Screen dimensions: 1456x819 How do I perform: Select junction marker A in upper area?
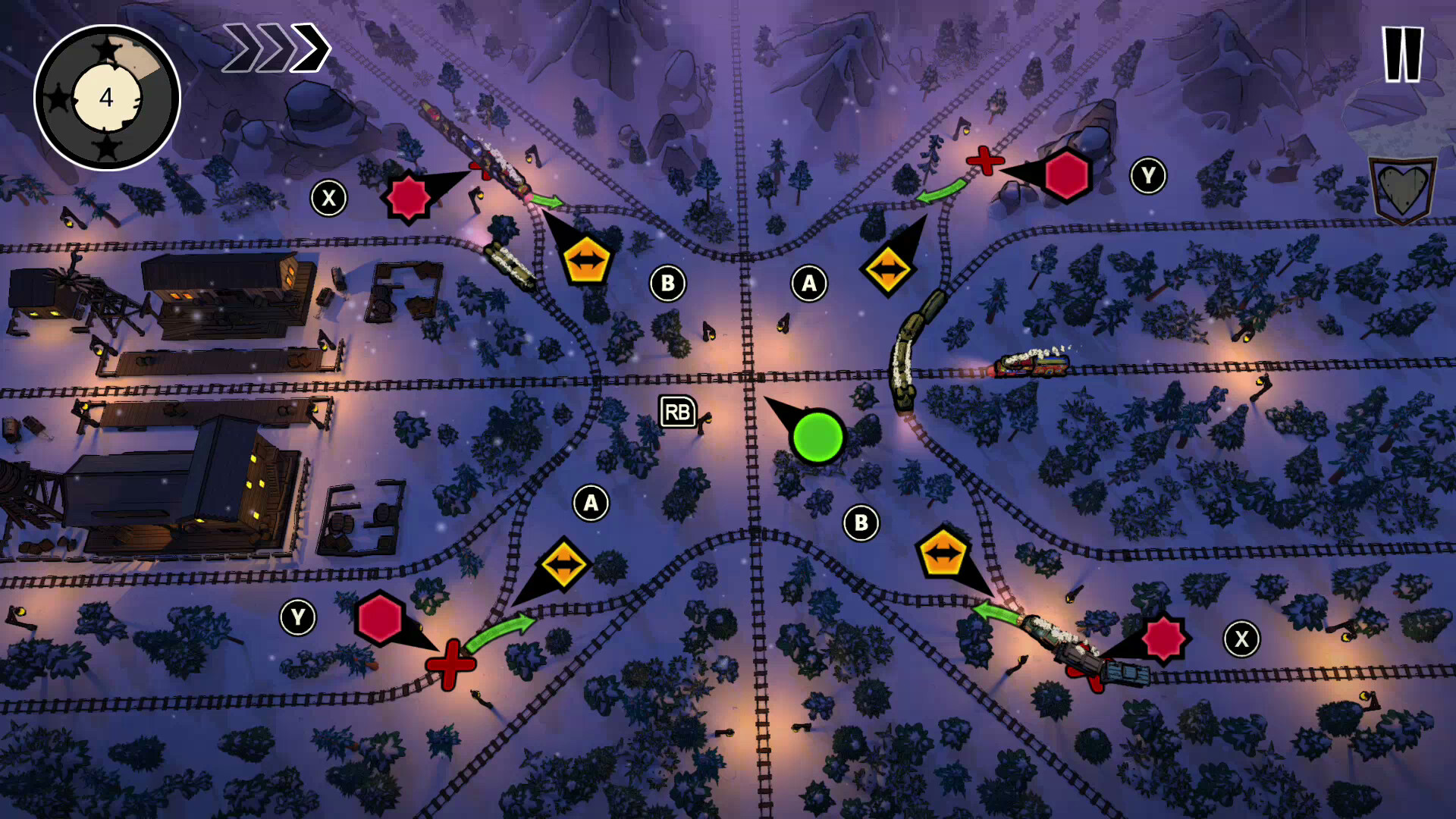808,284
